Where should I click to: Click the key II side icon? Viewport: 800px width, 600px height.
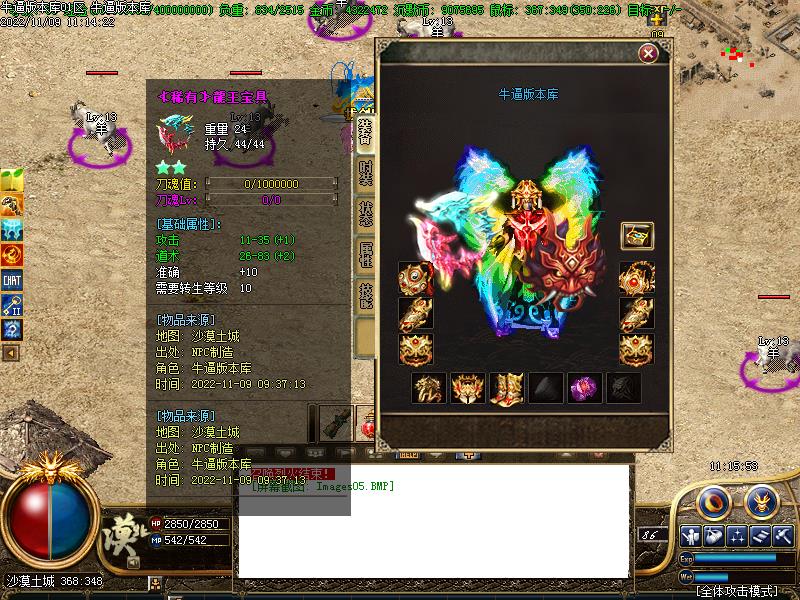tap(12, 305)
